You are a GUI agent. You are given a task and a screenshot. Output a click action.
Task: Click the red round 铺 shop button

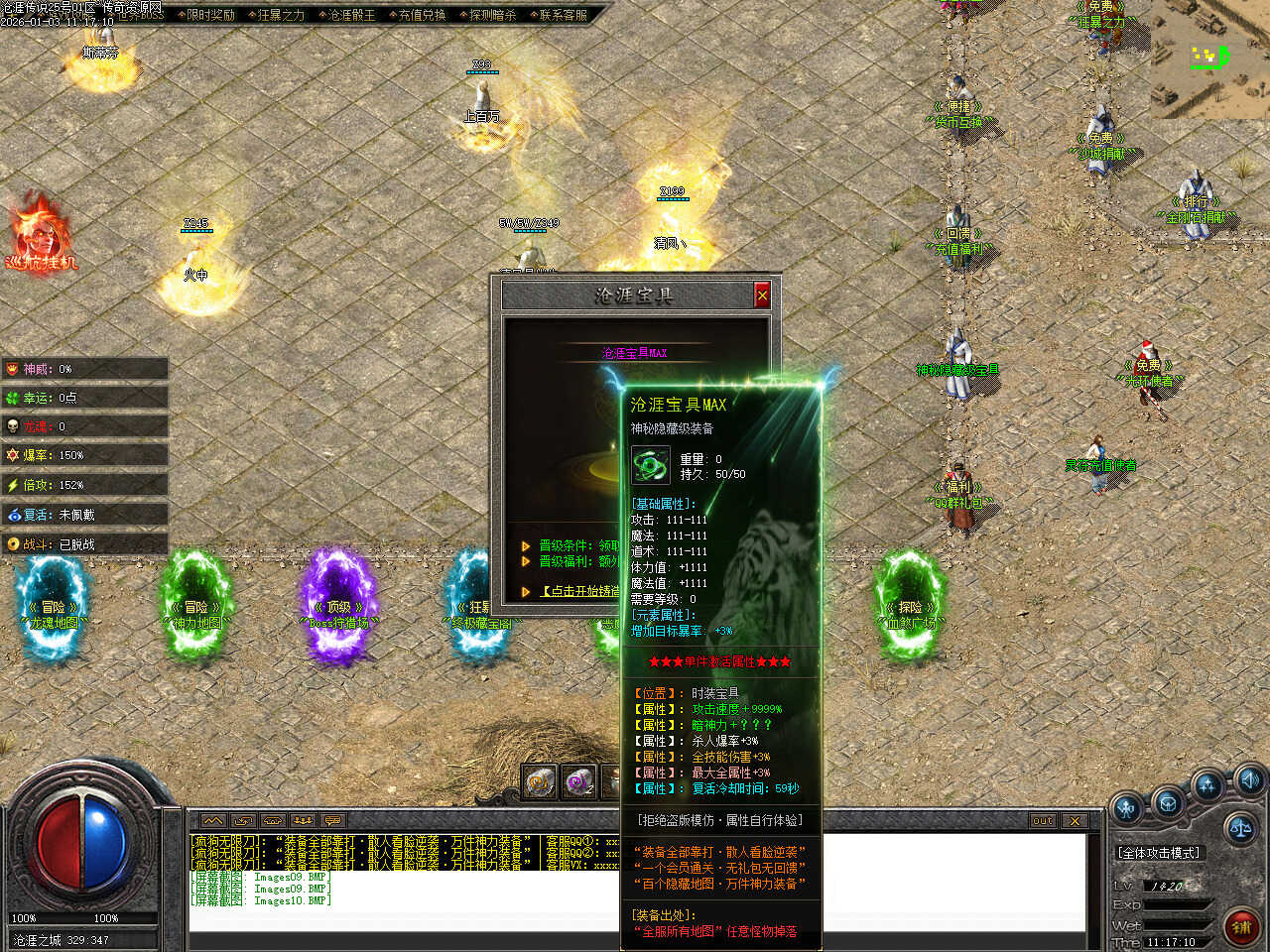[1240, 926]
